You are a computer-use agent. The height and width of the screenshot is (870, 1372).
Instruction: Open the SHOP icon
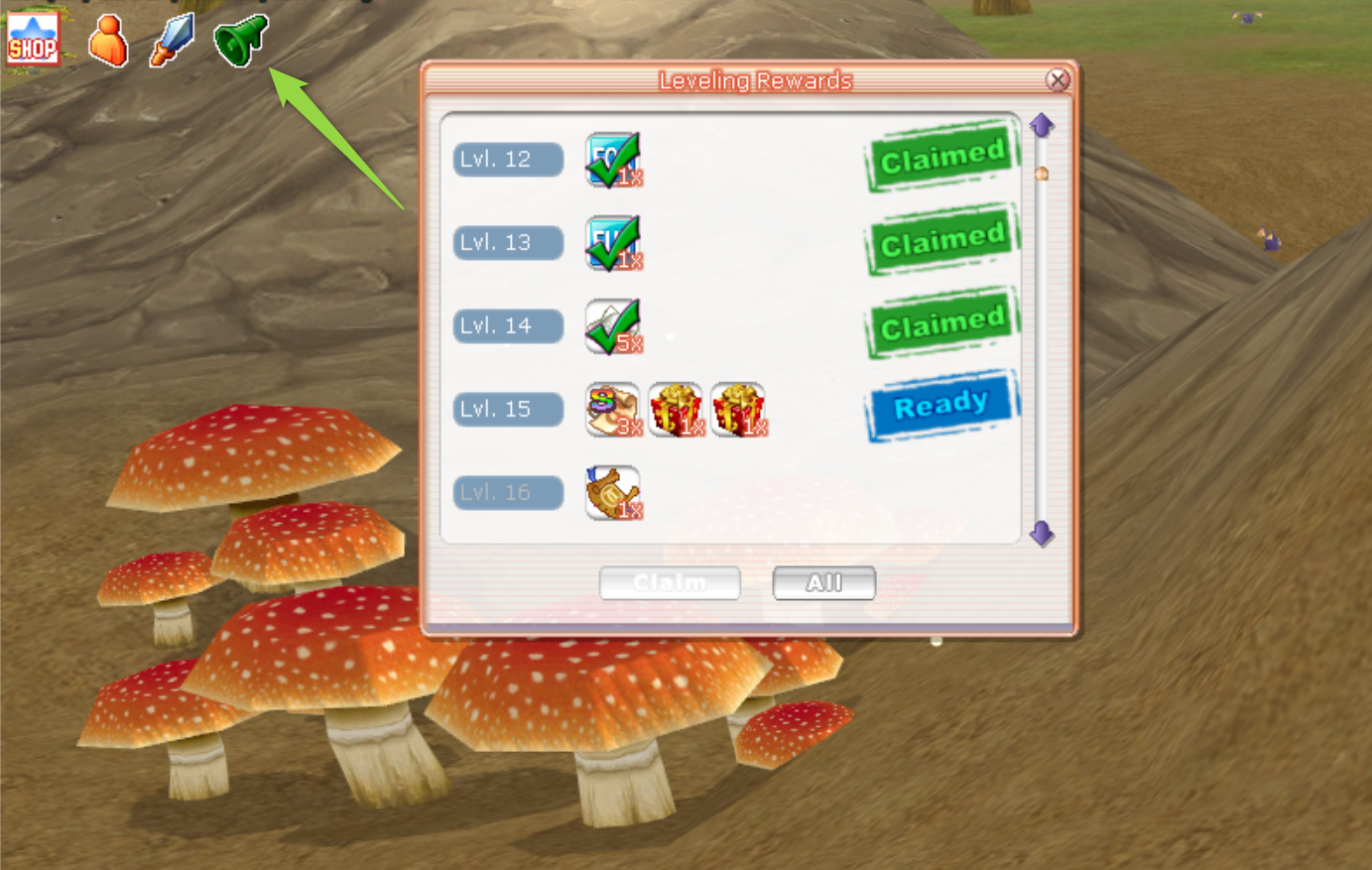click(x=33, y=39)
